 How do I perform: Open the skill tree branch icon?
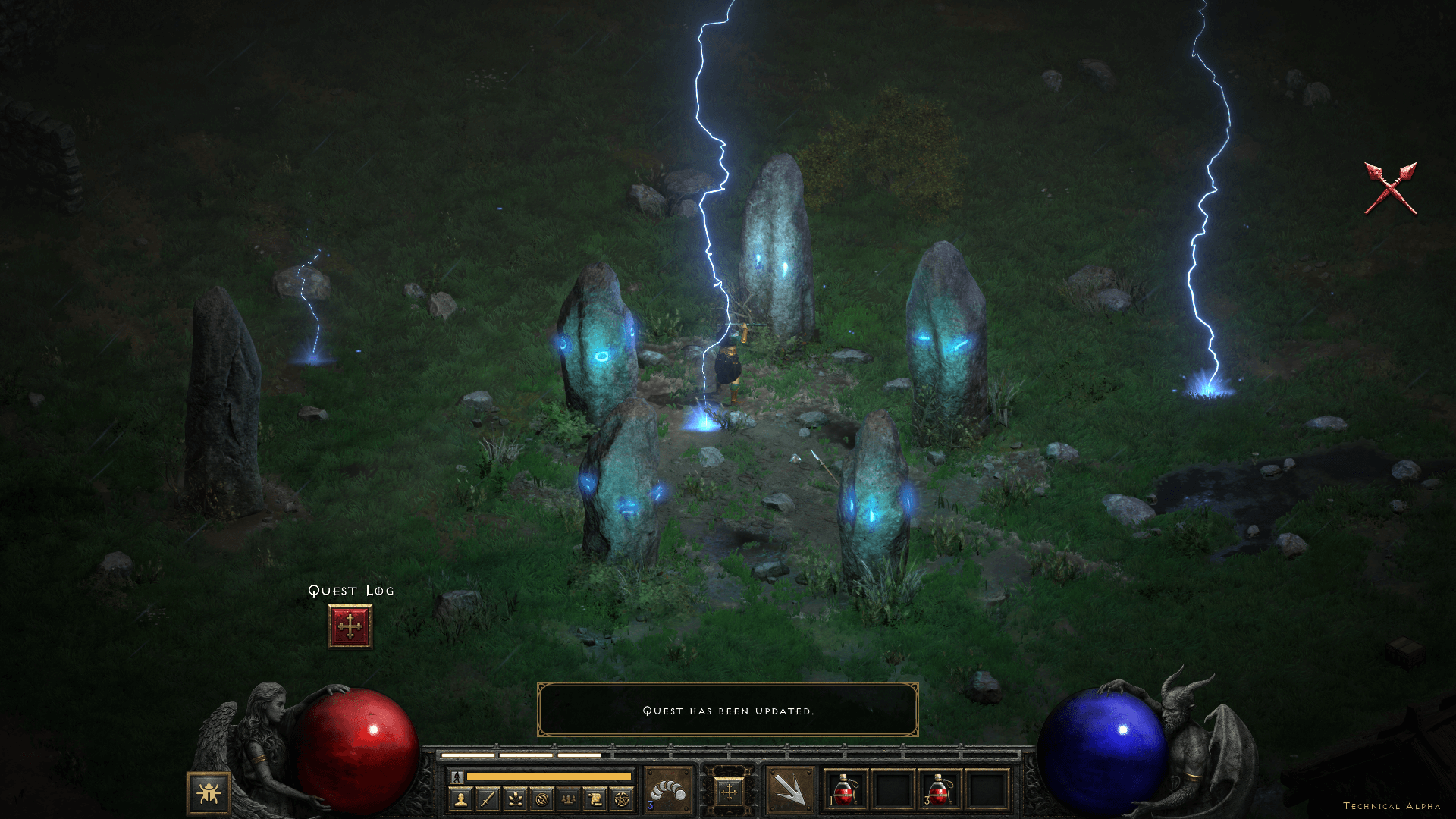click(515, 799)
